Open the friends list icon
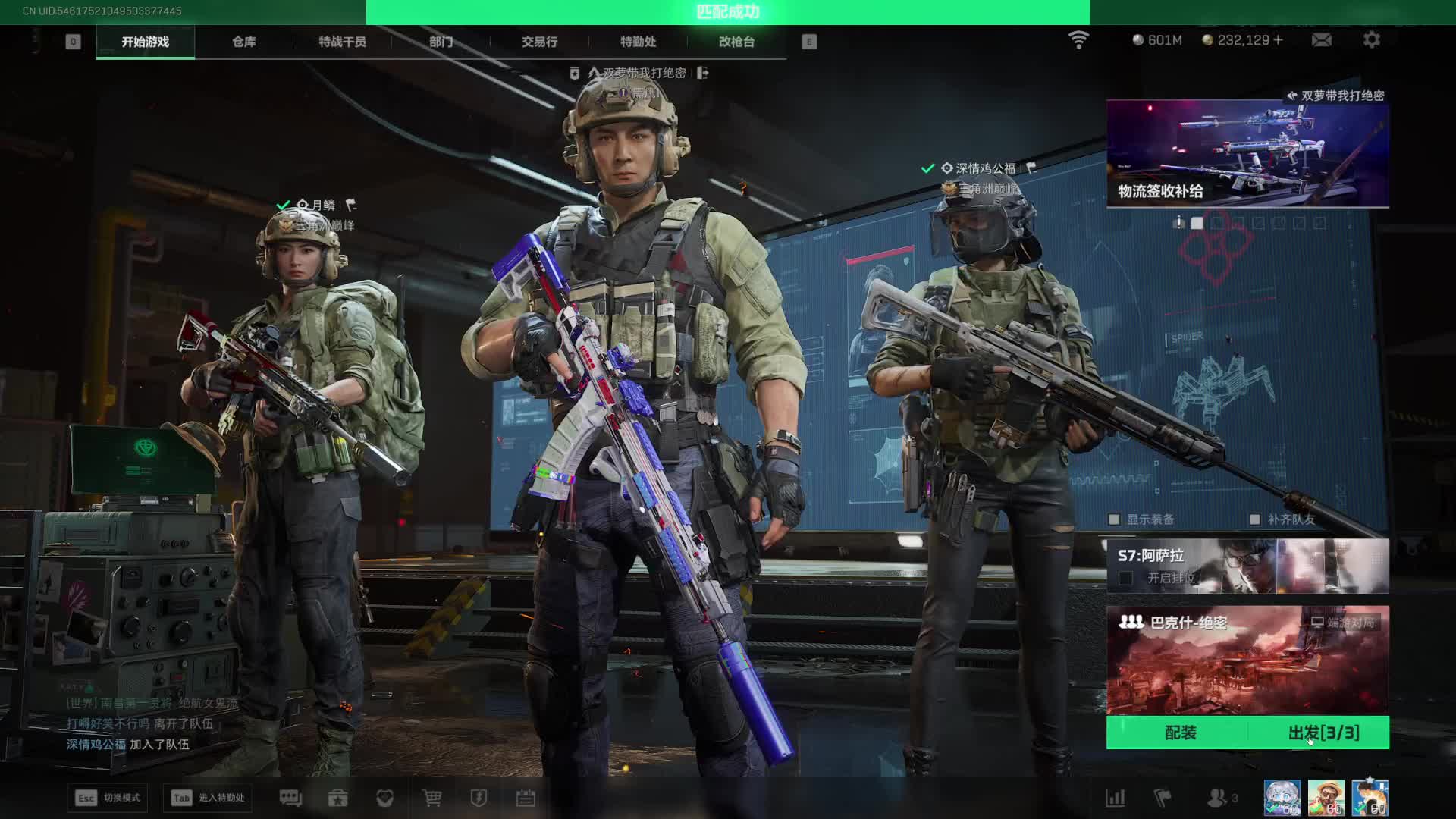The width and height of the screenshot is (1456, 819). pyautogui.click(x=1218, y=798)
